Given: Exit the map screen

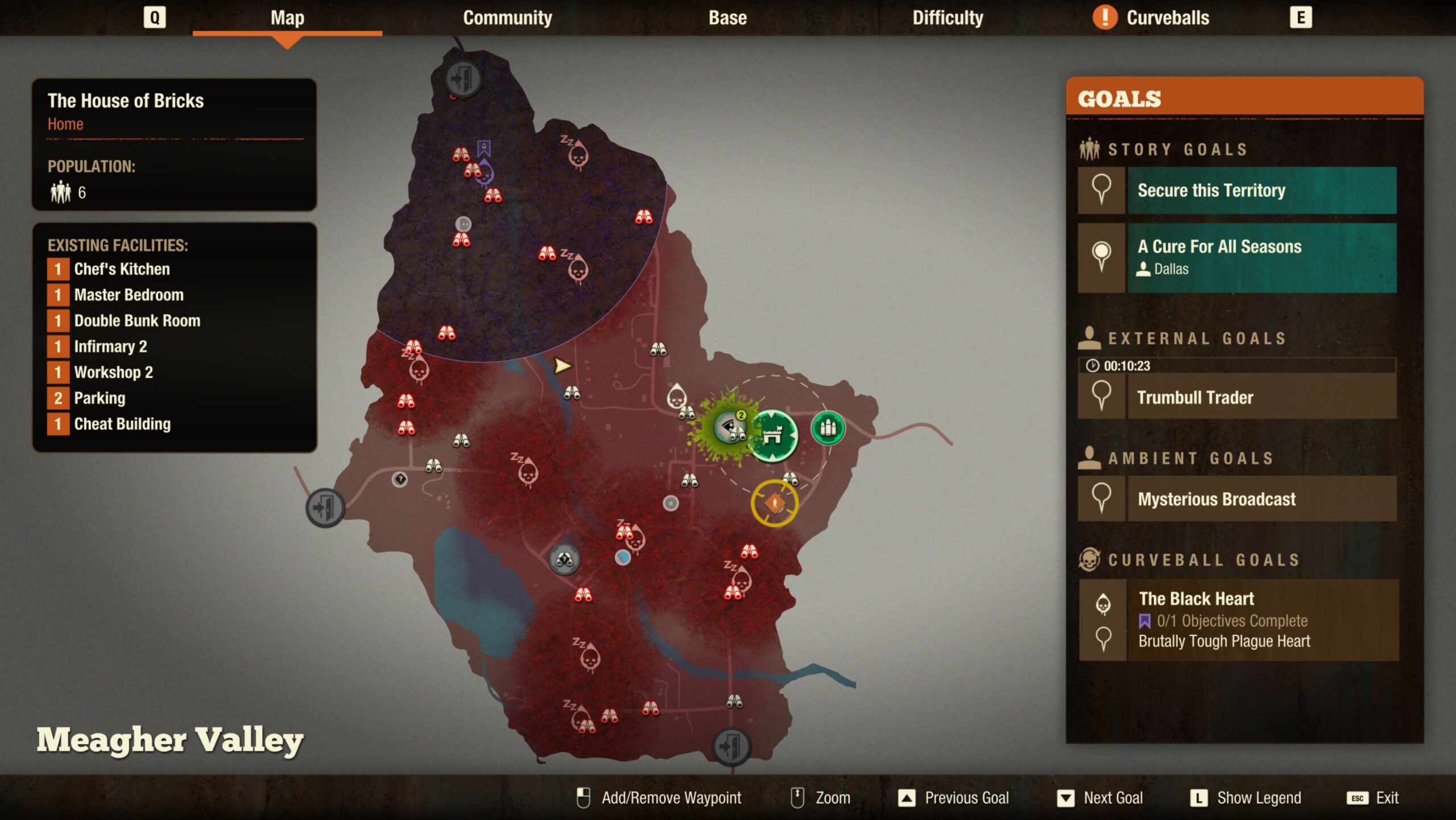Looking at the screenshot, I should tap(1373, 798).
